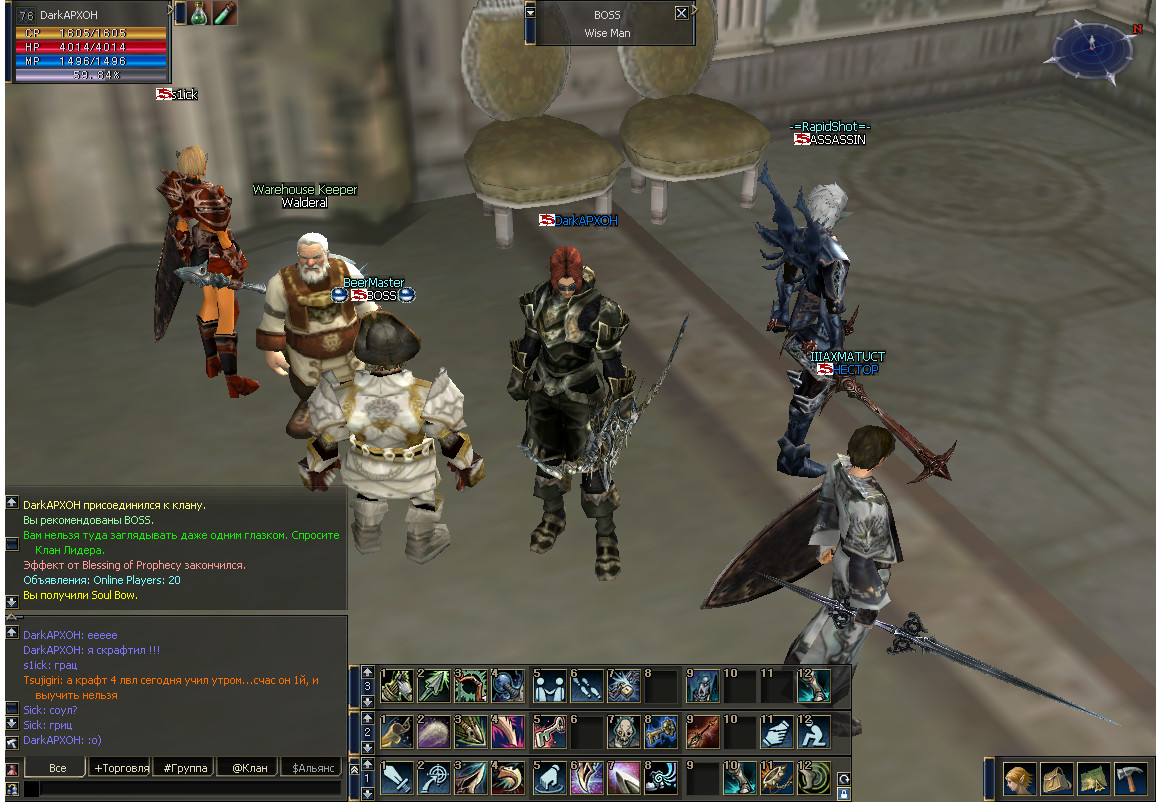This screenshot has height=802, width=1156.
Task: Open the character status menu button
Action: click(1020, 778)
